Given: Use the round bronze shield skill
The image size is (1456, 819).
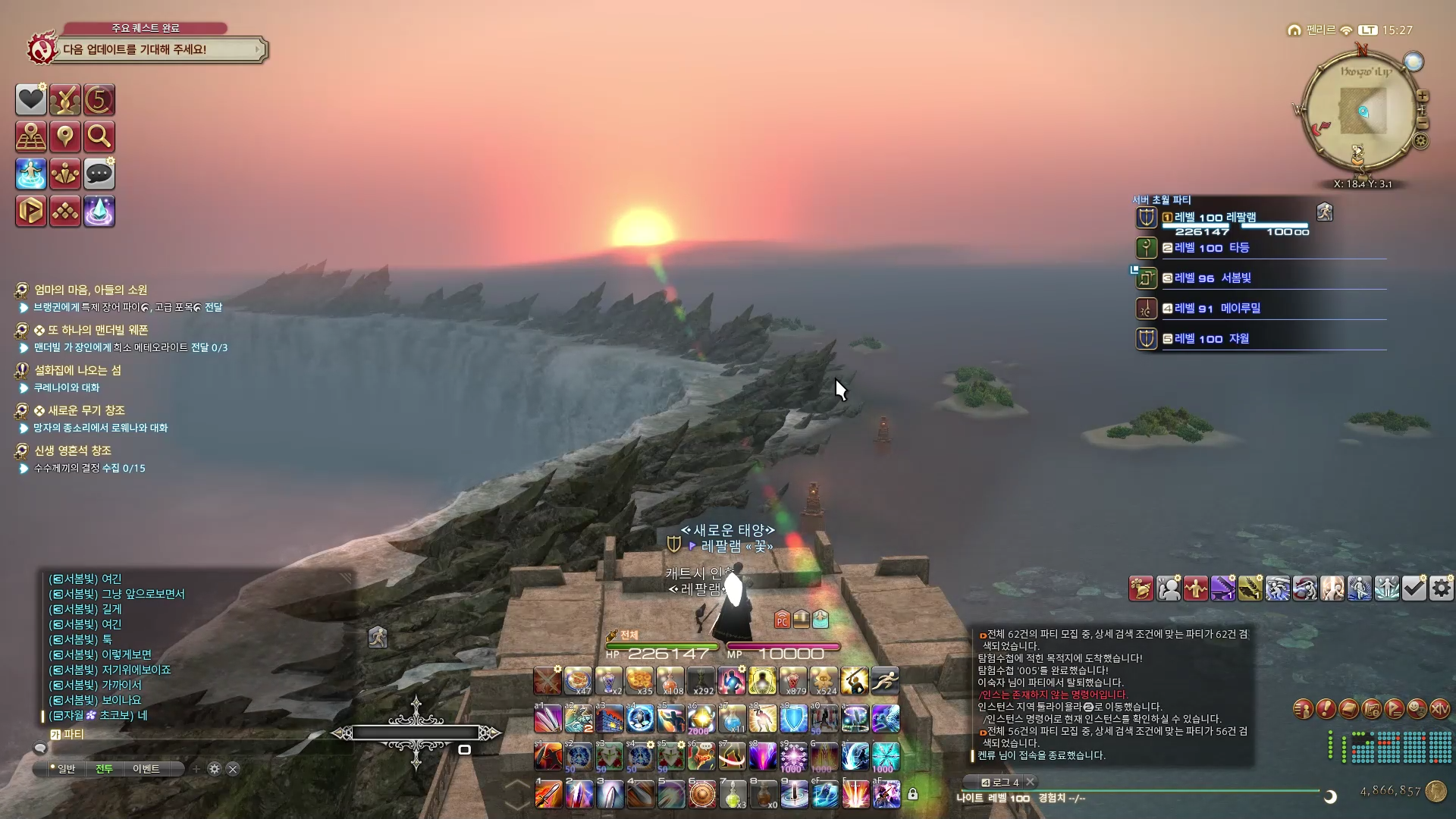Looking at the screenshot, I should pyautogui.click(x=702, y=795).
